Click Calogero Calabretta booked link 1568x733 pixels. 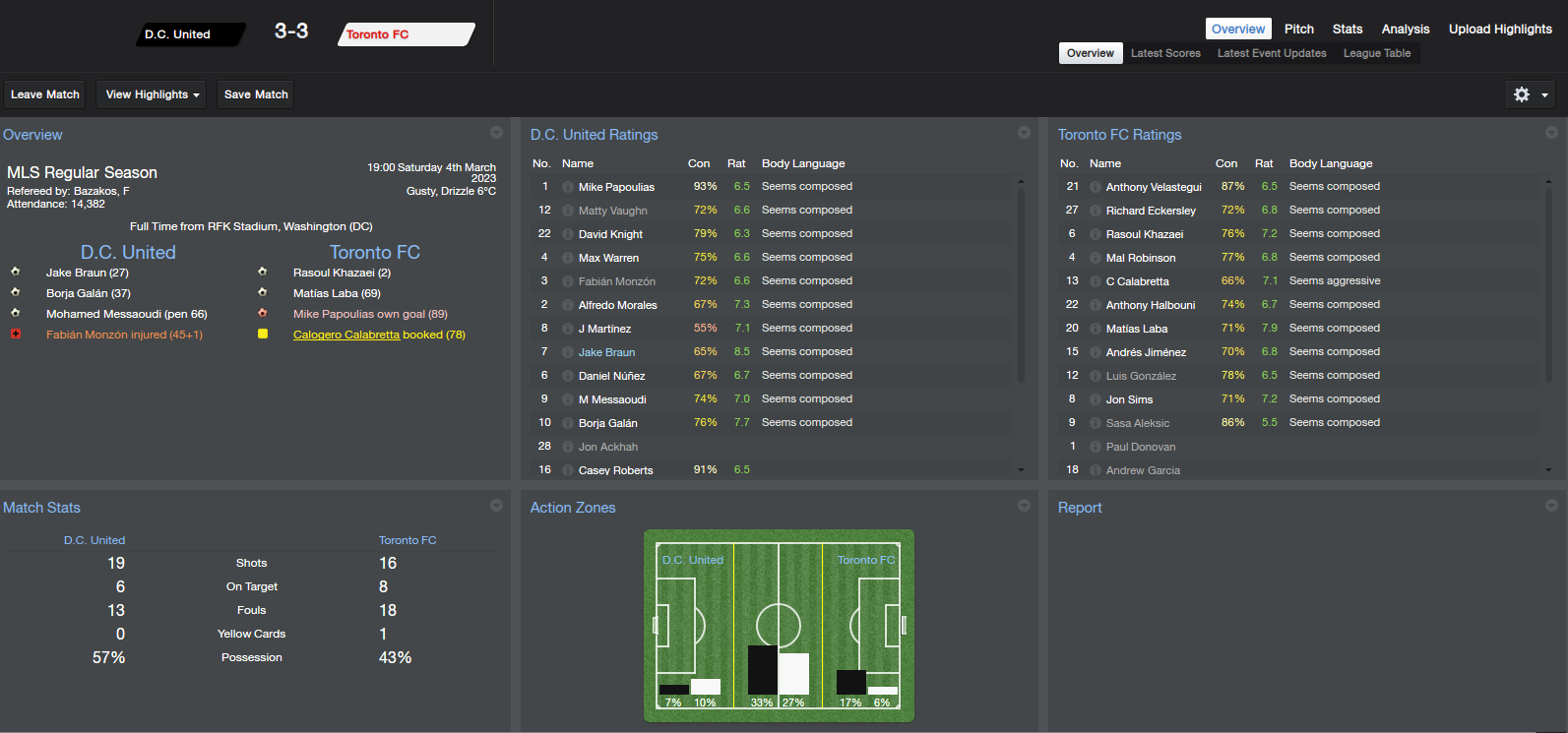coord(346,335)
